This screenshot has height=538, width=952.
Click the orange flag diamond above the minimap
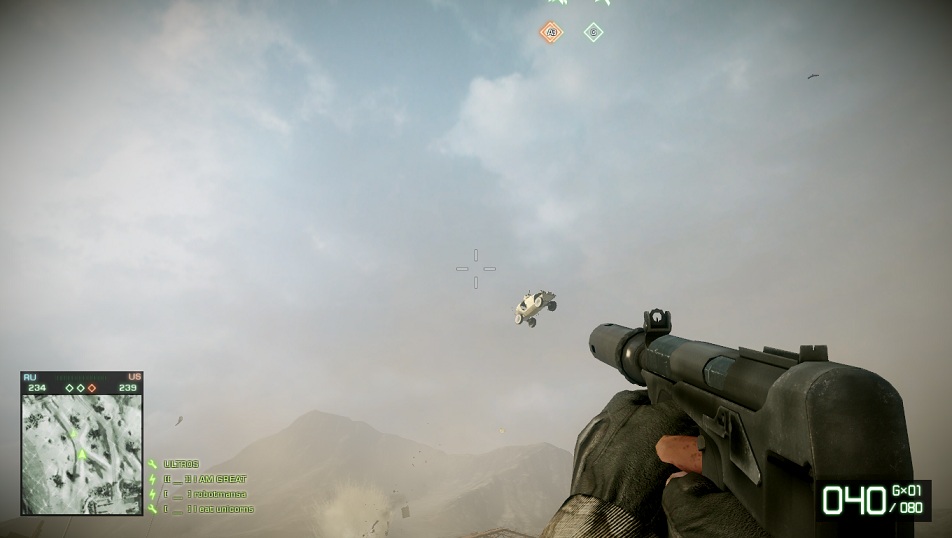(92, 388)
